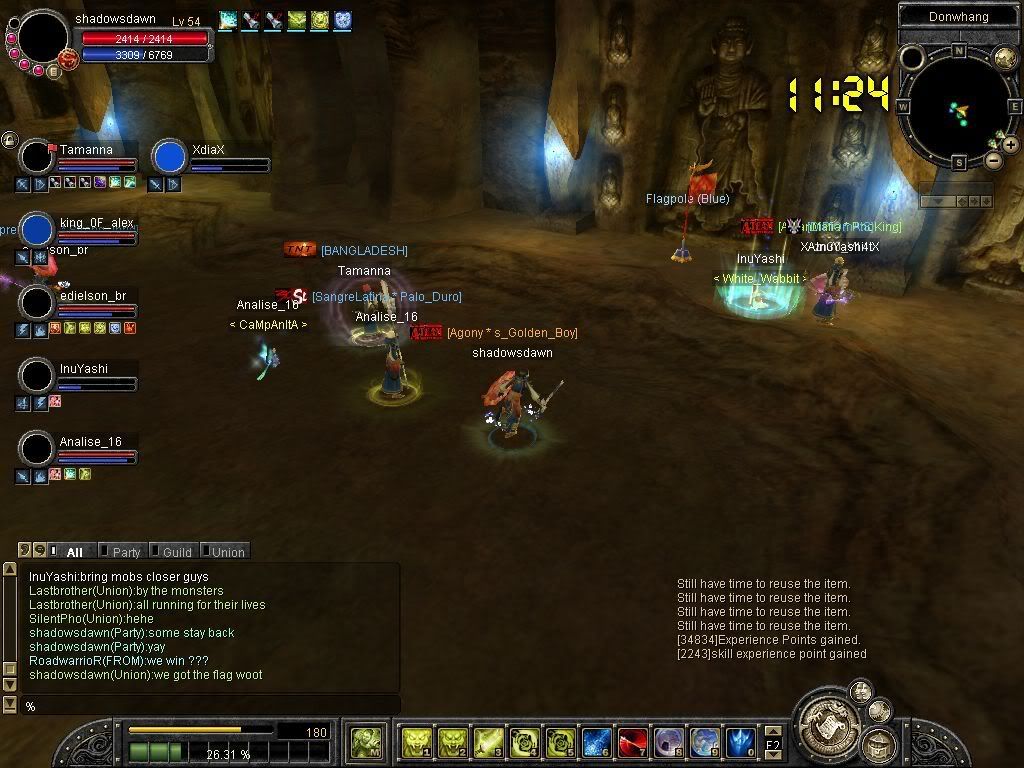This screenshot has height=768, width=1024.
Task: Activate the red skill in hotbar slot 7
Action: point(632,742)
